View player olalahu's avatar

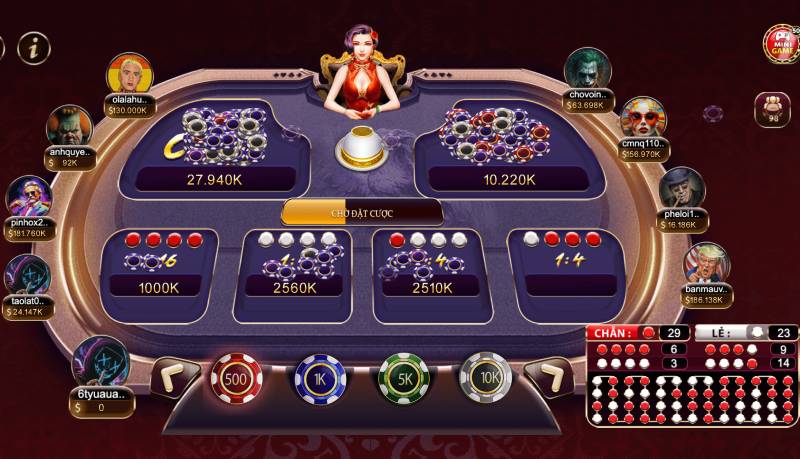click(130, 74)
